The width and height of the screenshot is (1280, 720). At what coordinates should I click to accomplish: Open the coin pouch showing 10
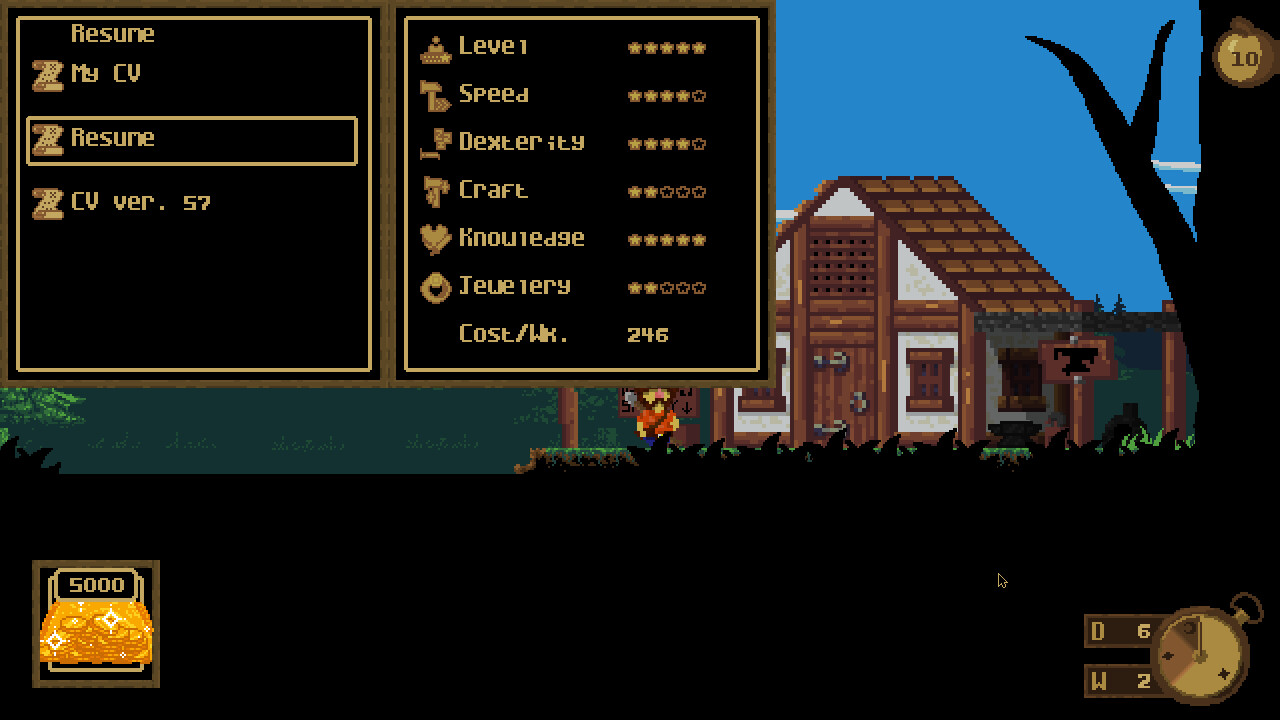click(x=1245, y=58)
